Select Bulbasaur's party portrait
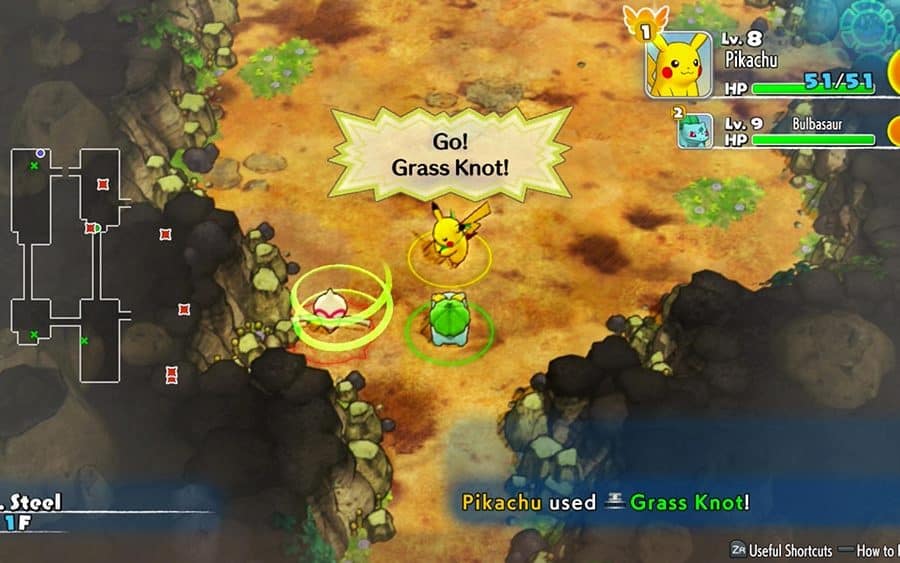This screenshot has width=900, height=563. 696,131
